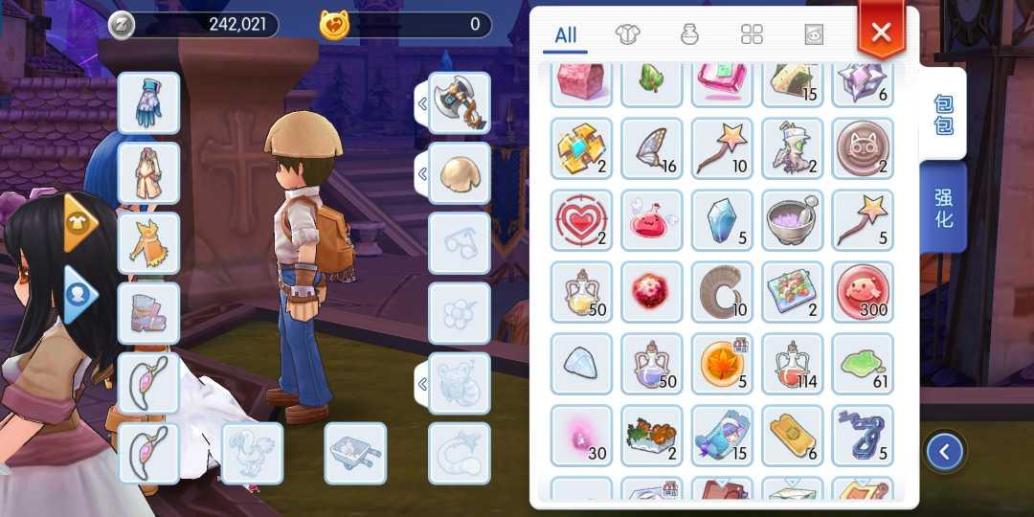The height and width of the screenshot is (517, 1034).
Task: Select the mortar bowl with purple powder
Action: coord(792,220)
